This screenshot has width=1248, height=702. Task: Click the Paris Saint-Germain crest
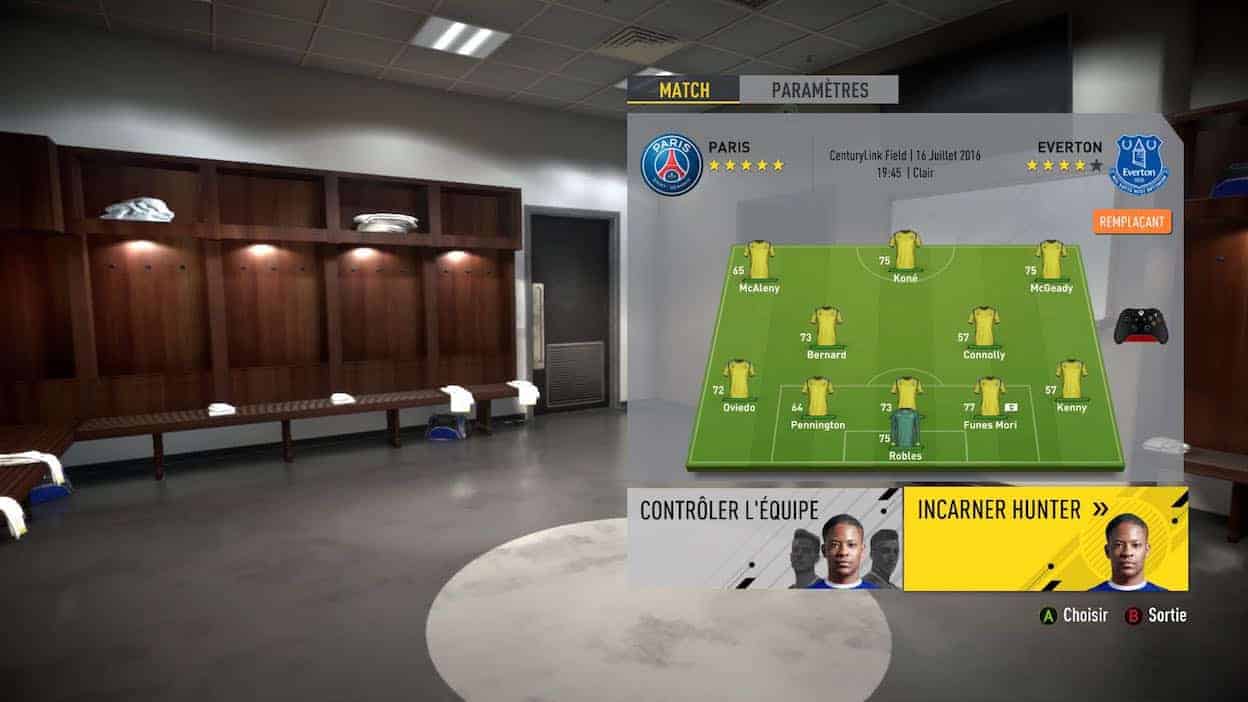pos(671,165)
